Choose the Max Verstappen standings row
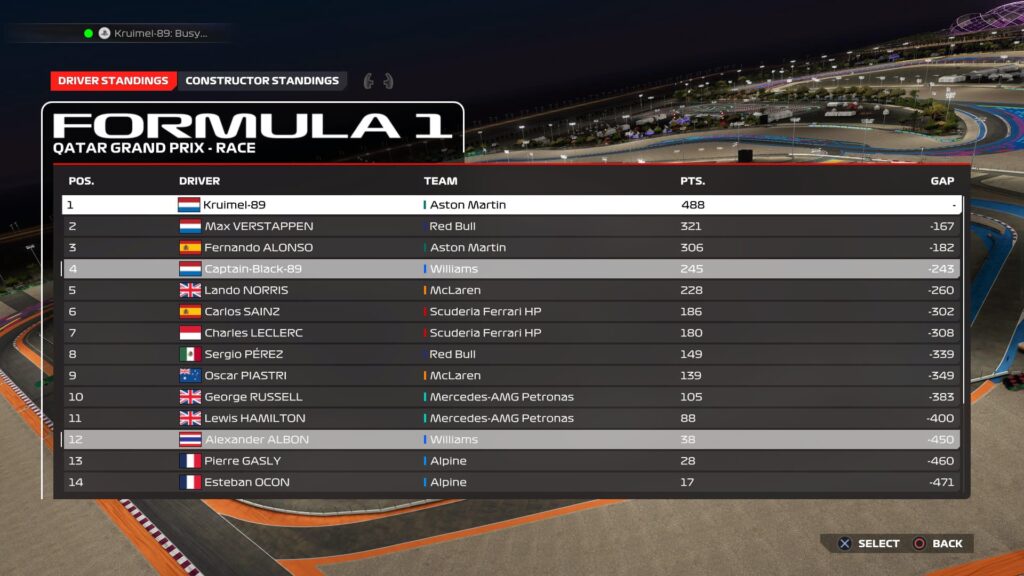The image size is (1024, 576). click(511, 226)
